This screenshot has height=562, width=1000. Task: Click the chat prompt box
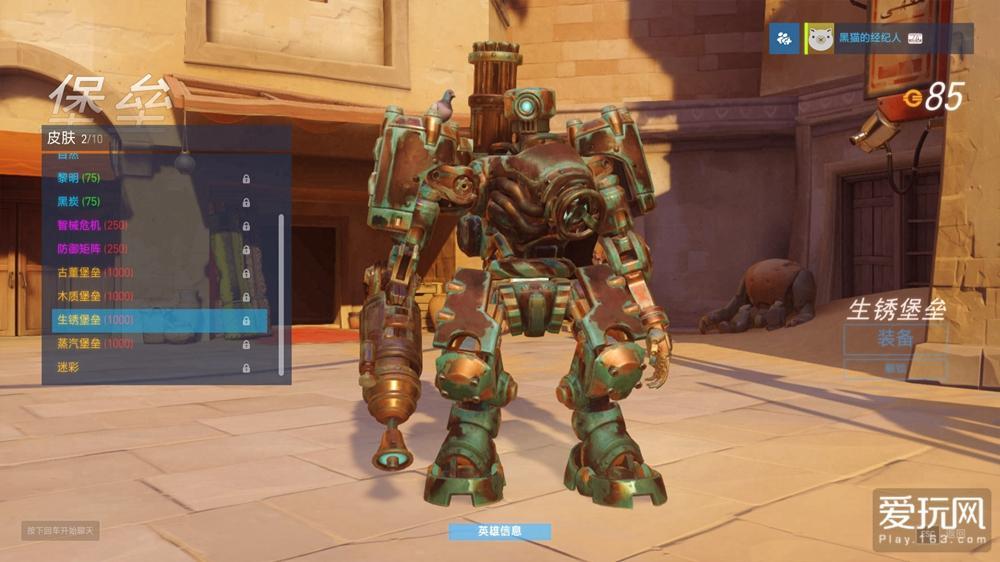[x=60, y=530]
